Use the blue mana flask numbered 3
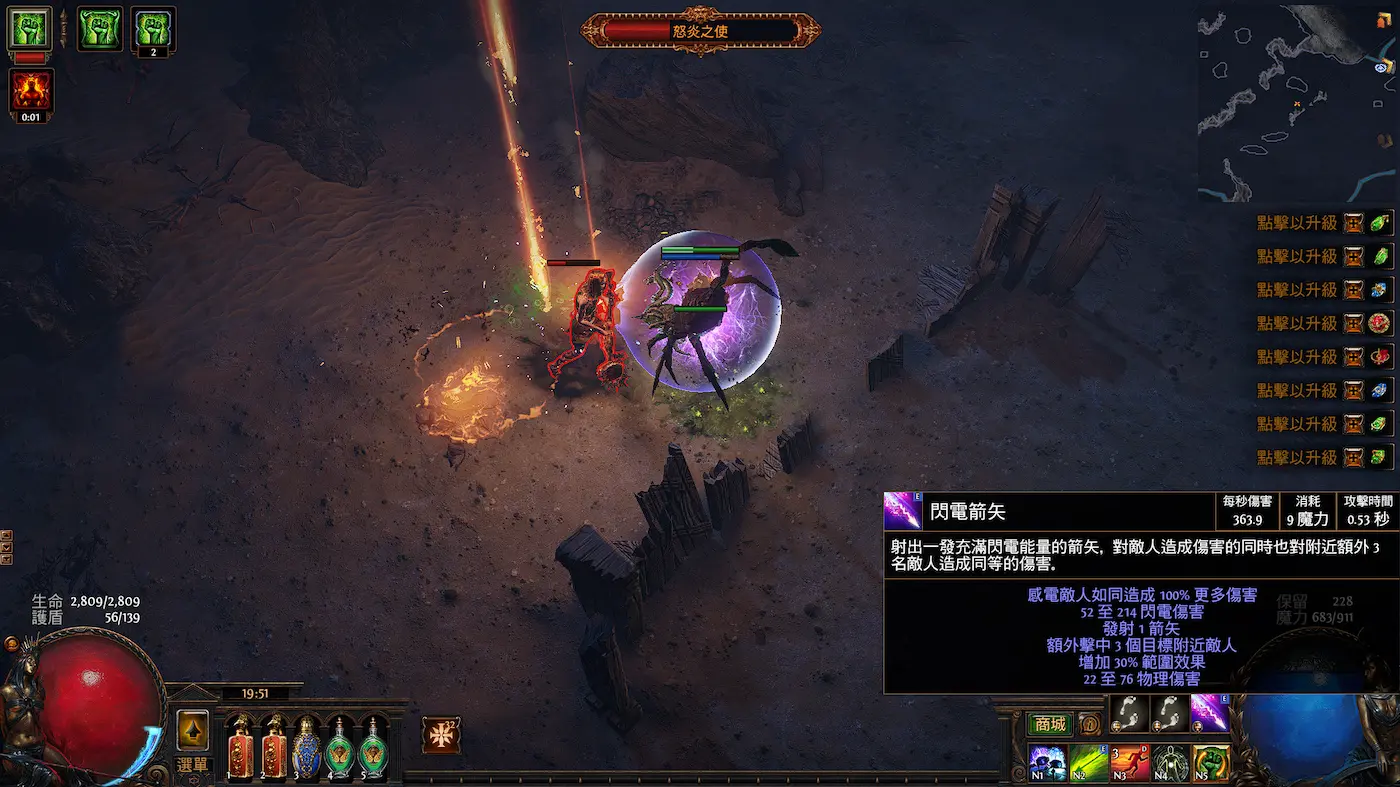 click(x=307, y=748)
